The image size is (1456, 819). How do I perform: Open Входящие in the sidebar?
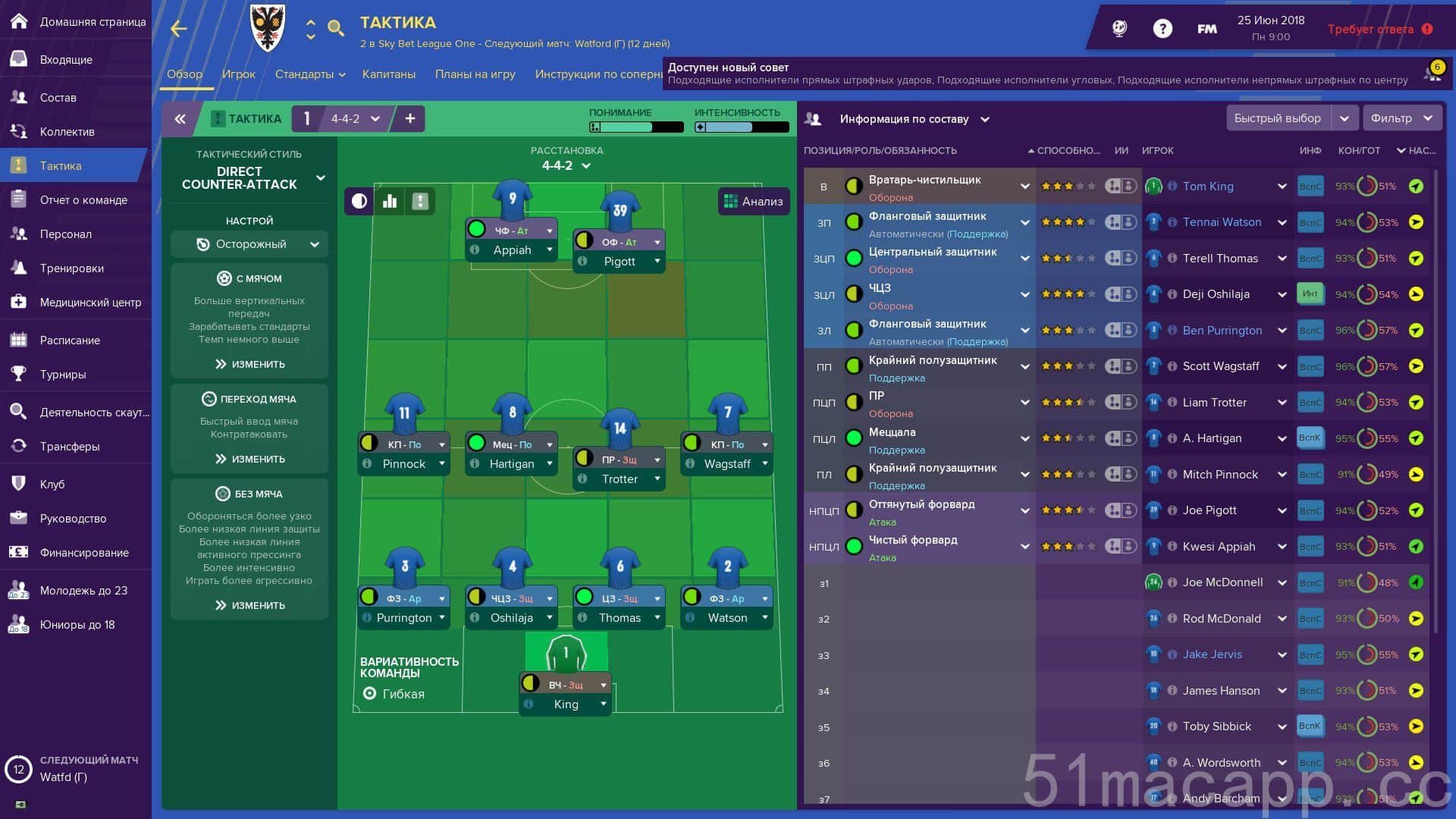pos(66,59)
